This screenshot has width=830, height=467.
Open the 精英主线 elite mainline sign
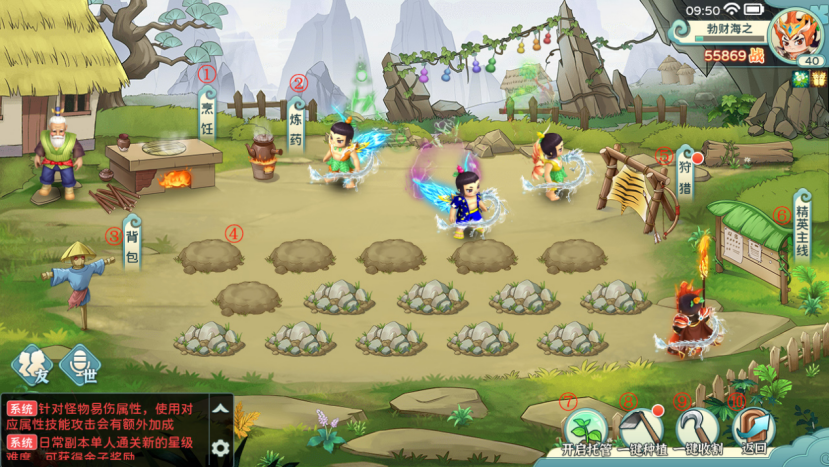[803, 221]
